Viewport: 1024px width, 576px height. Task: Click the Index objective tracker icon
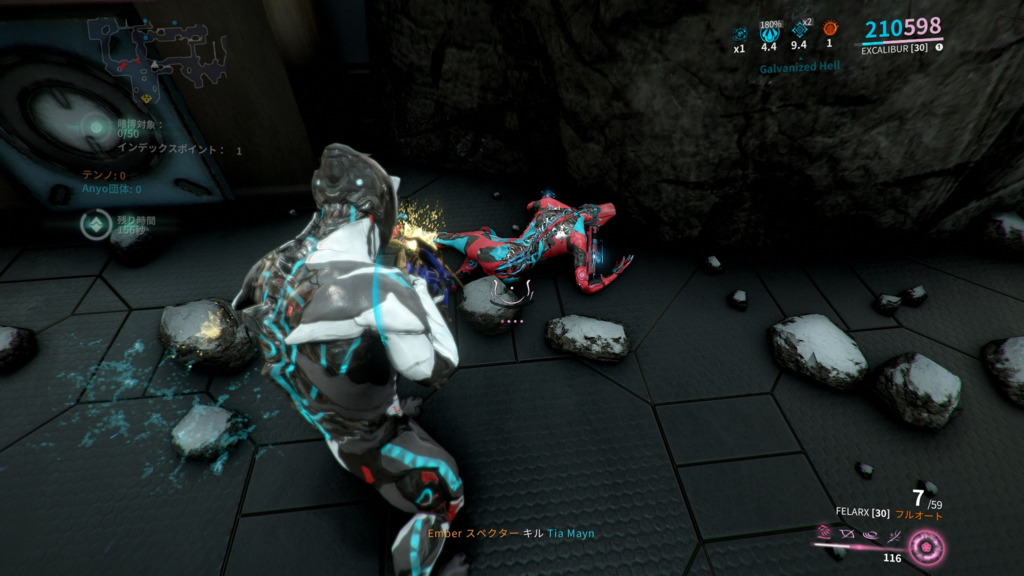tap(96, 126)
